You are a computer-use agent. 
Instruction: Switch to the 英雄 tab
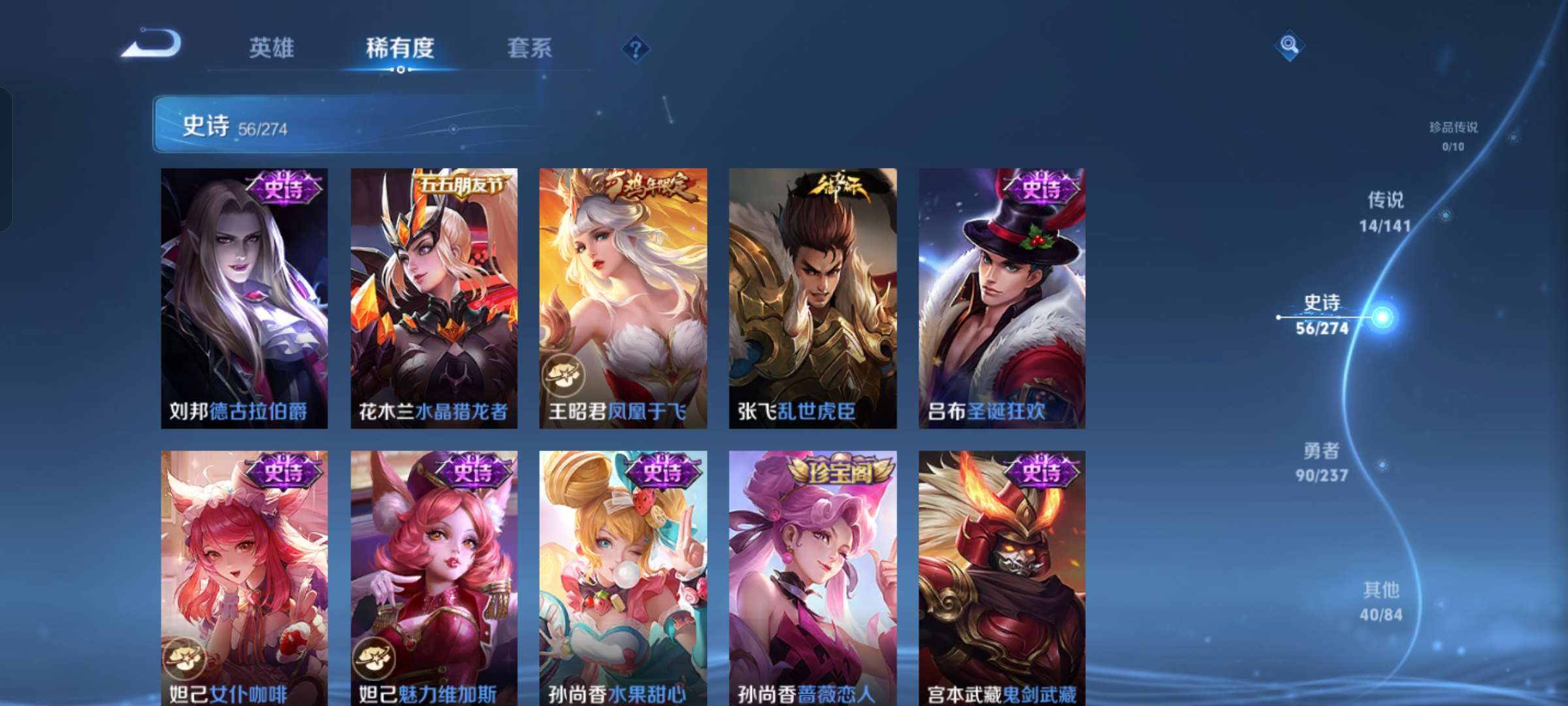272,48
